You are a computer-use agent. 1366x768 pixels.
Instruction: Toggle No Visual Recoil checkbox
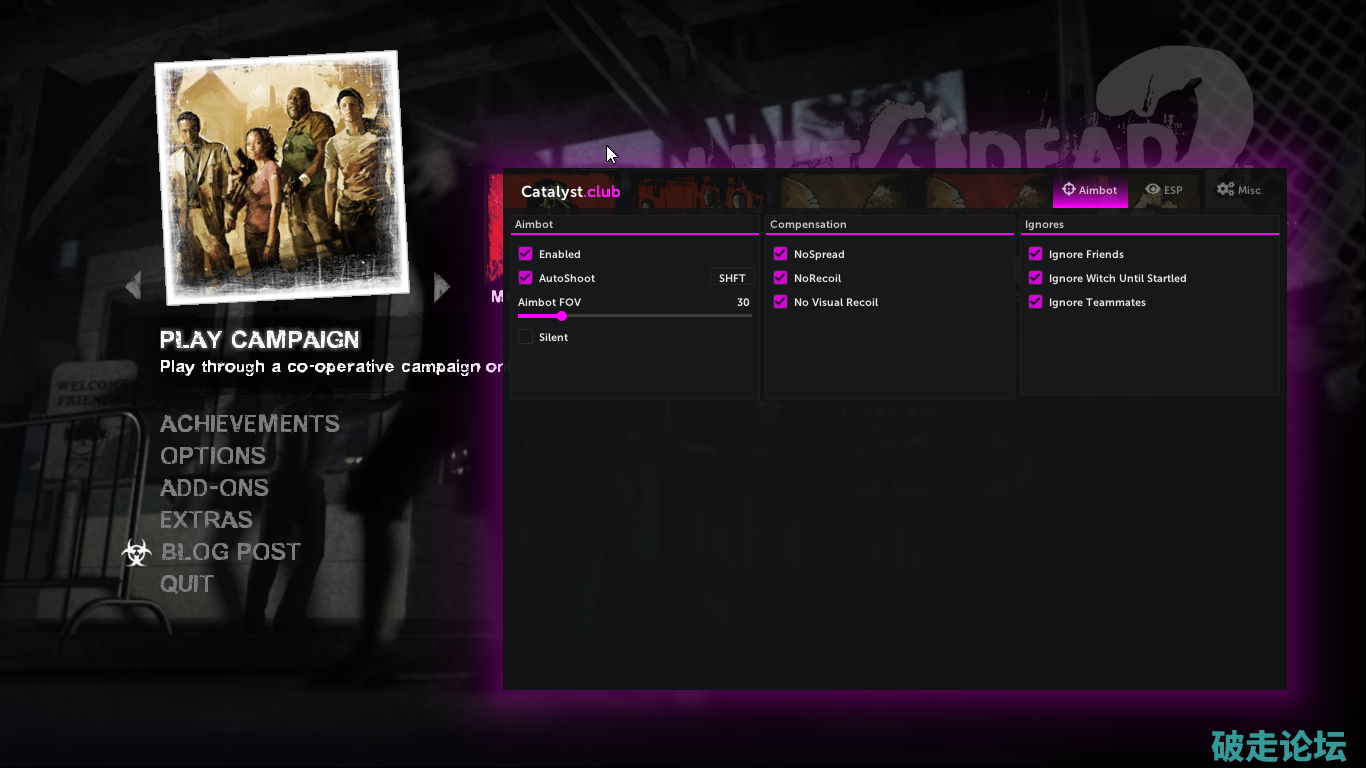[781, 302]
